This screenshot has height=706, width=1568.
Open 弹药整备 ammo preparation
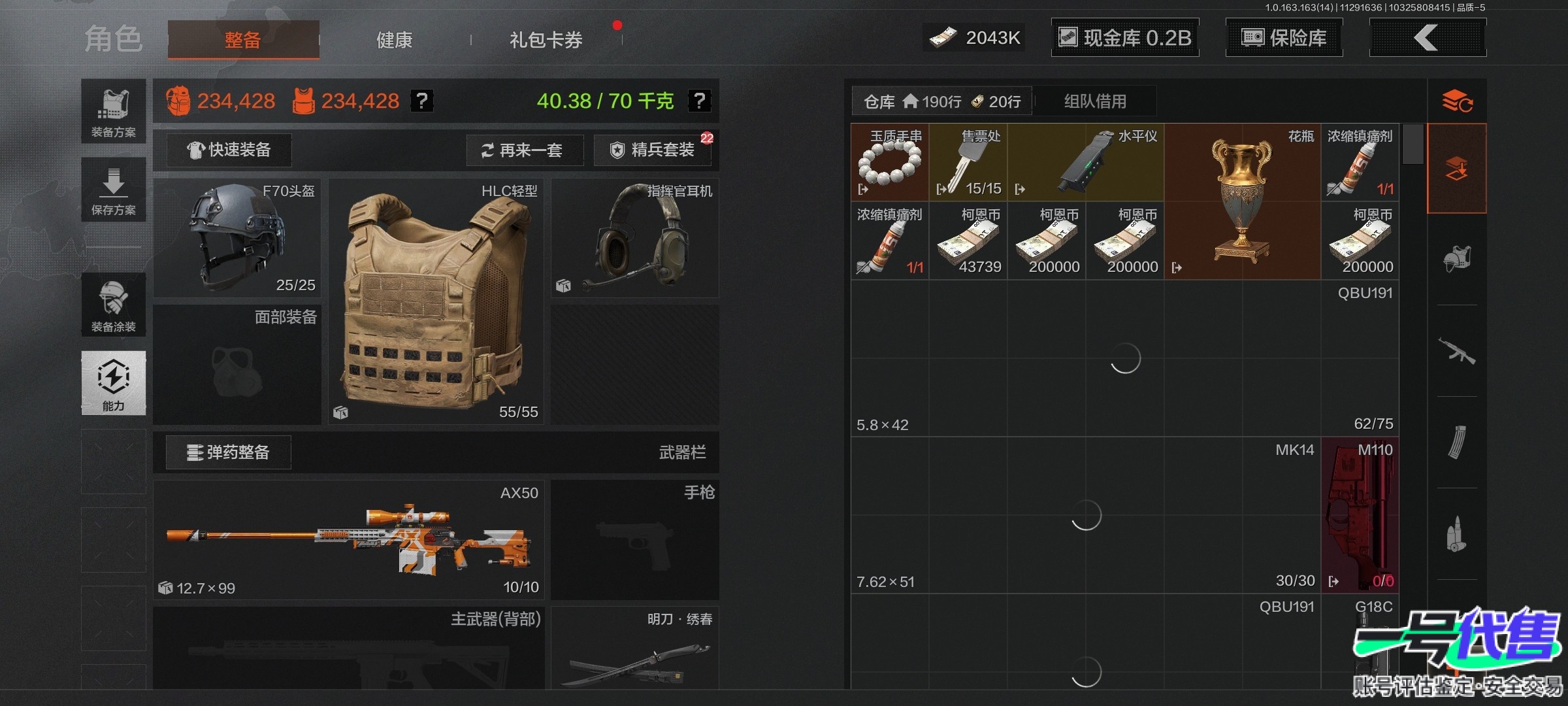click(x=228, y=452)
